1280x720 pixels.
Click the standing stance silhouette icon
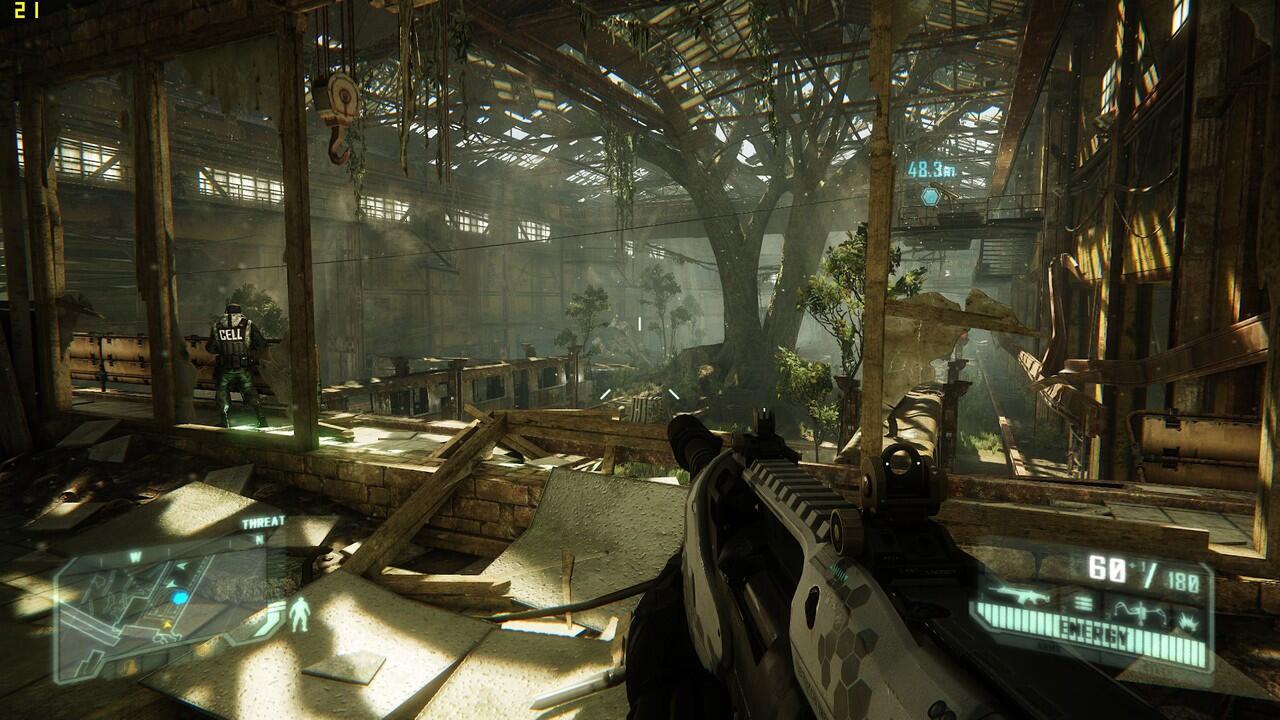point(298,616)
